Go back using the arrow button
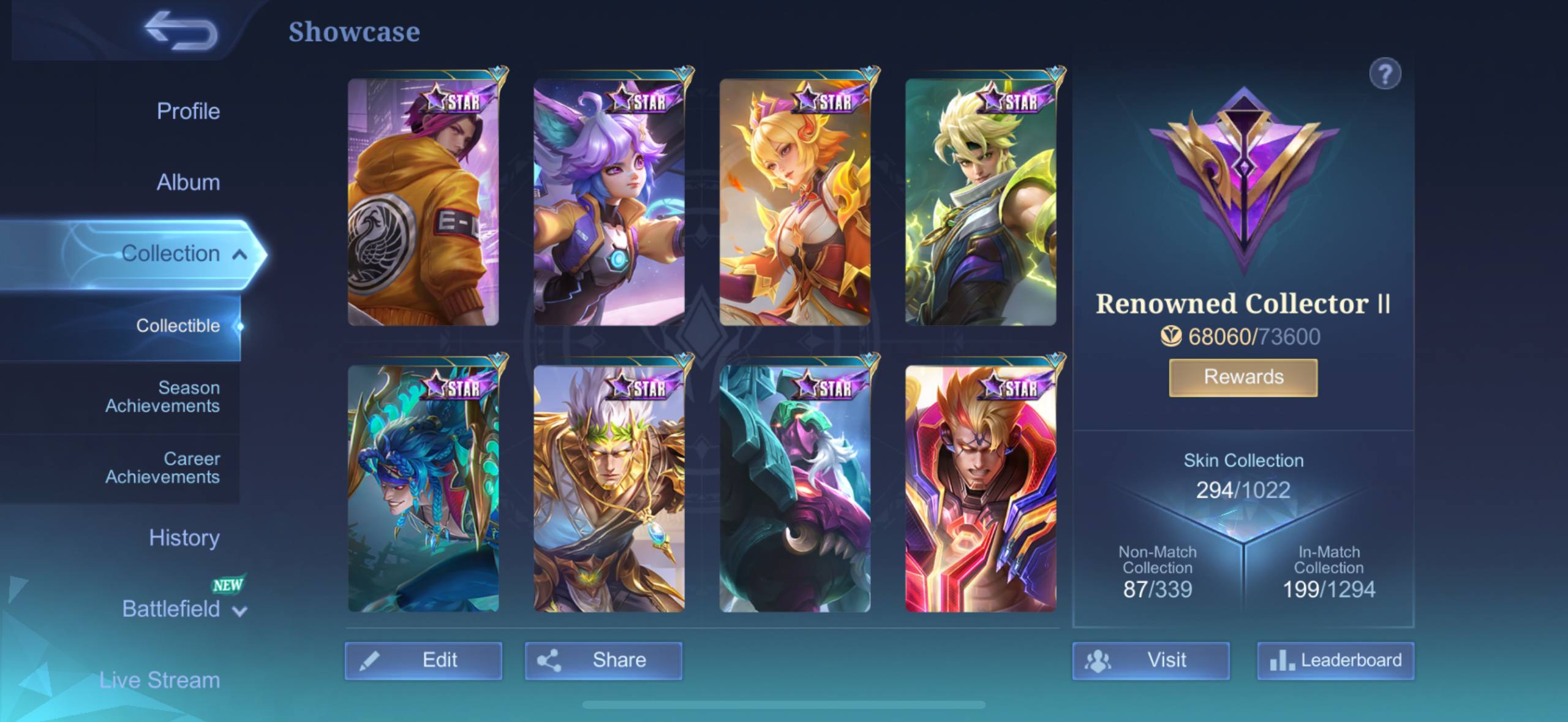 (181, 31)
